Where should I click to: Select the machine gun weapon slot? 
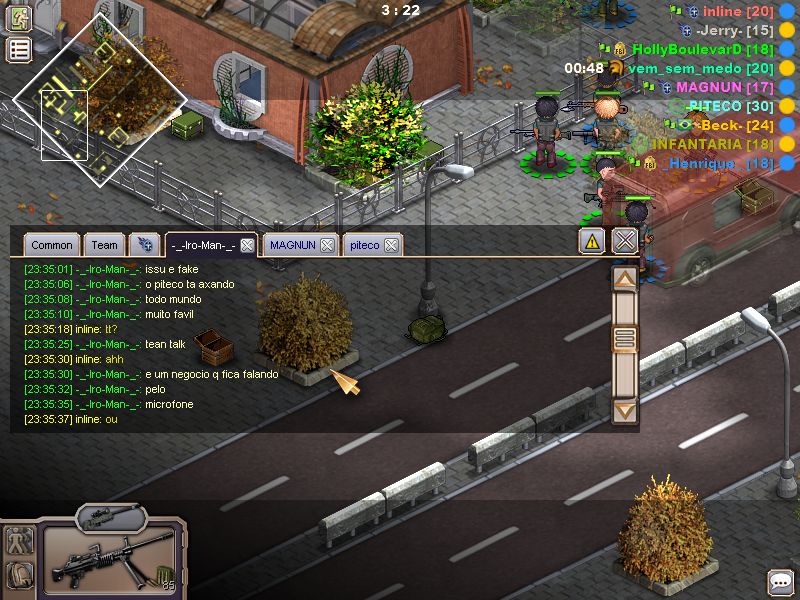[112, 557]
